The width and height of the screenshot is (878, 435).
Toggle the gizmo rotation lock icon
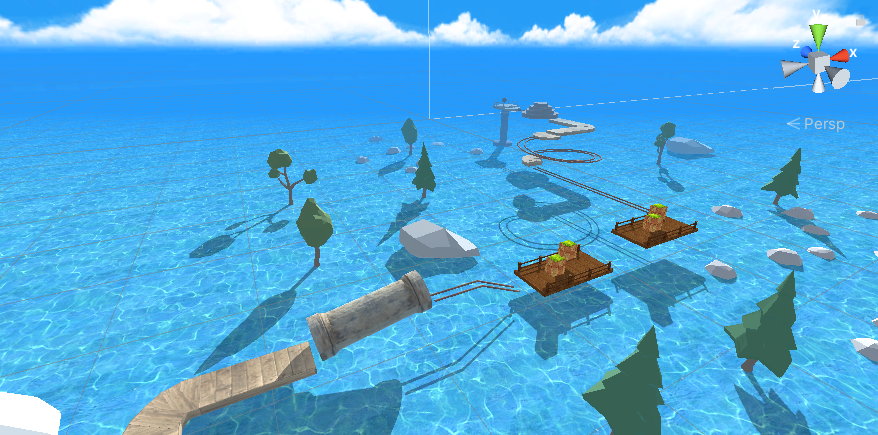pos(861,20)
